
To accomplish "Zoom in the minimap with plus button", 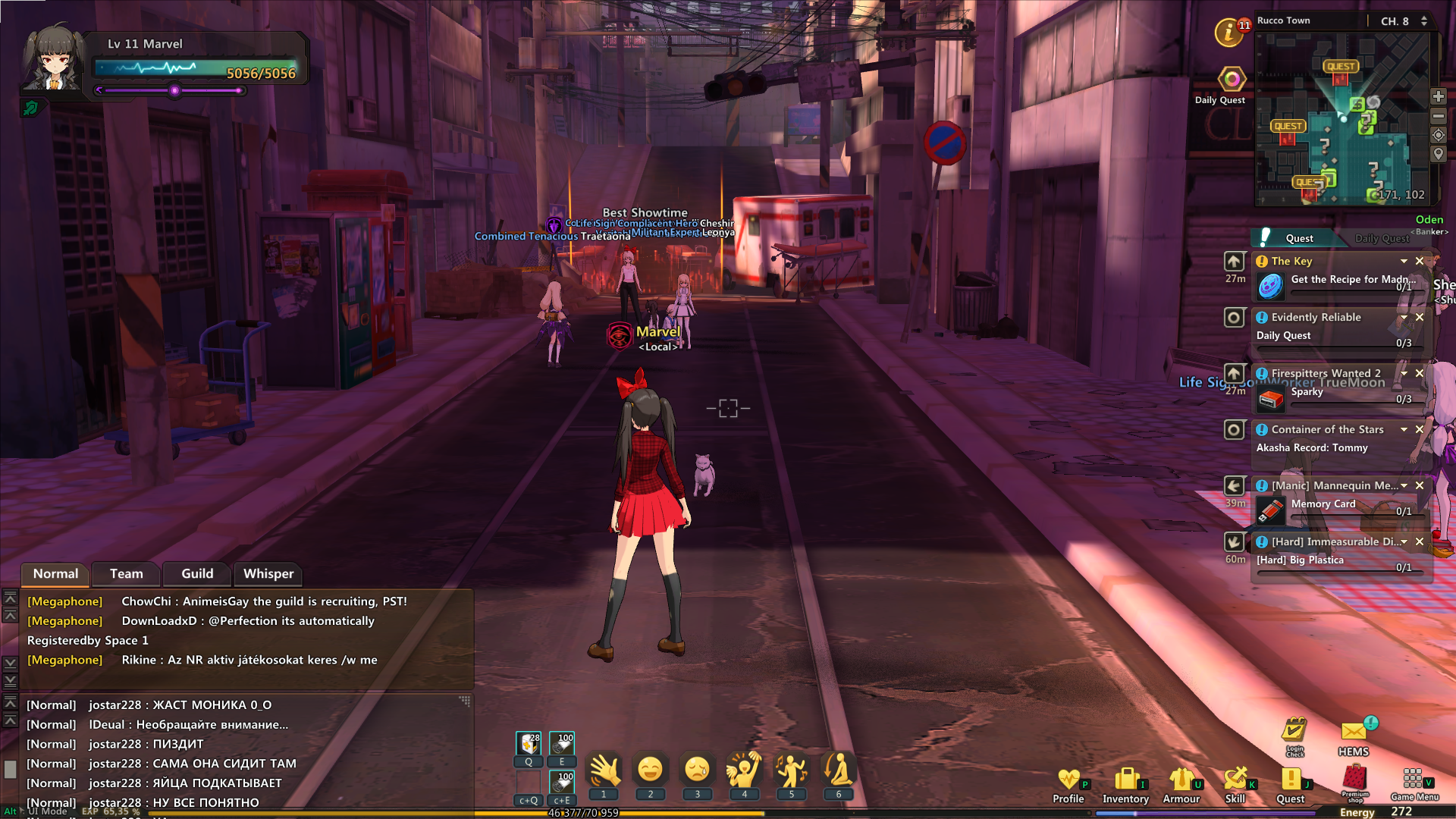I will pyautogui.click(x=1439, y=96).
